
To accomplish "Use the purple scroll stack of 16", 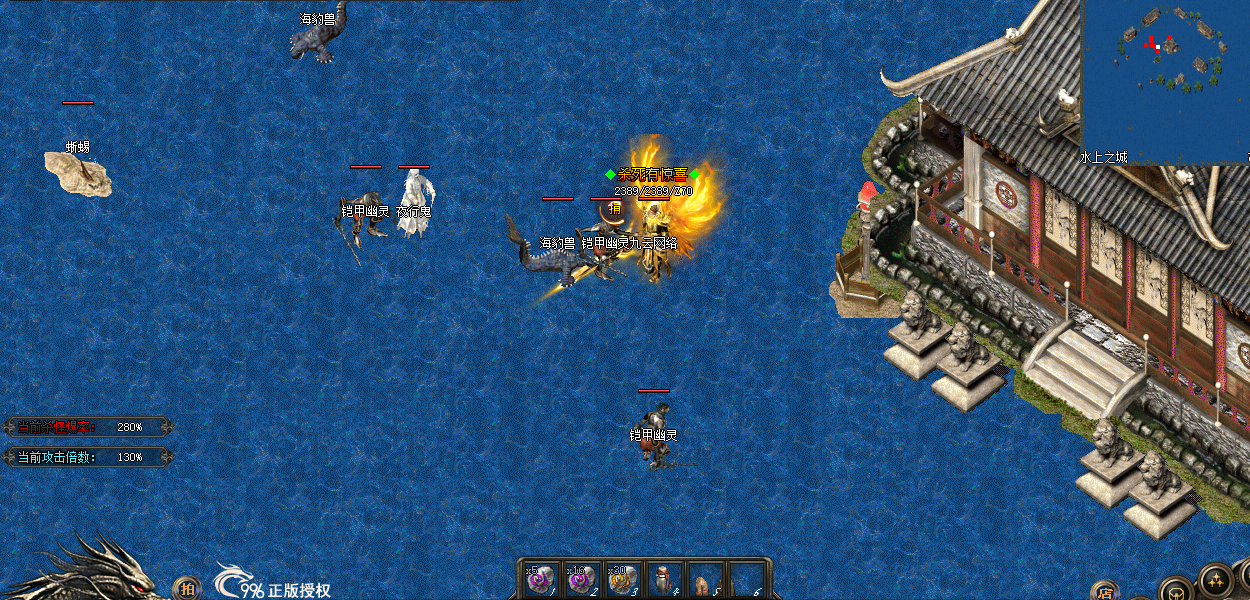I will click(582, 580).
